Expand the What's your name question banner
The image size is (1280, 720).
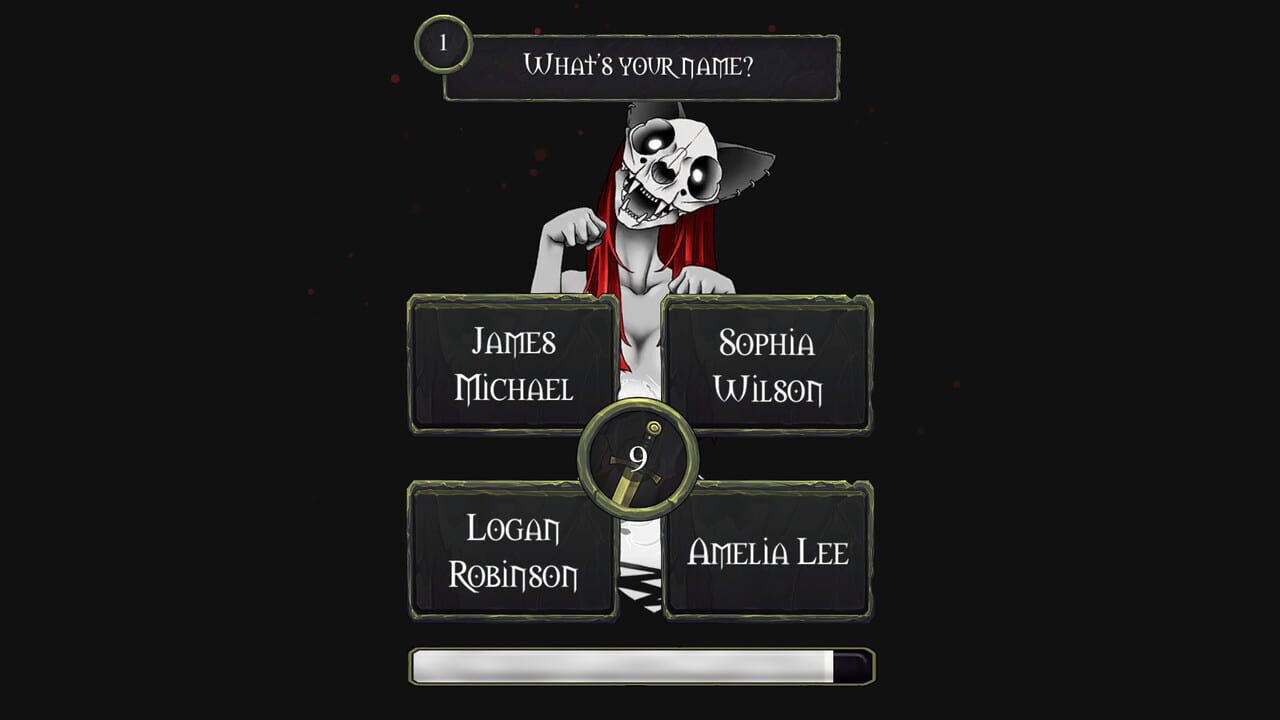(638, 66)
